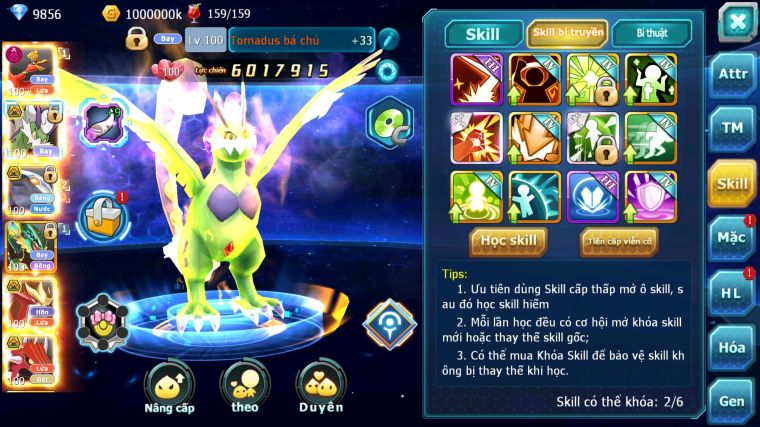This screenshot has width=760, height=427.
Task: Select the purple shield skill icon
Action: point(650,197)
